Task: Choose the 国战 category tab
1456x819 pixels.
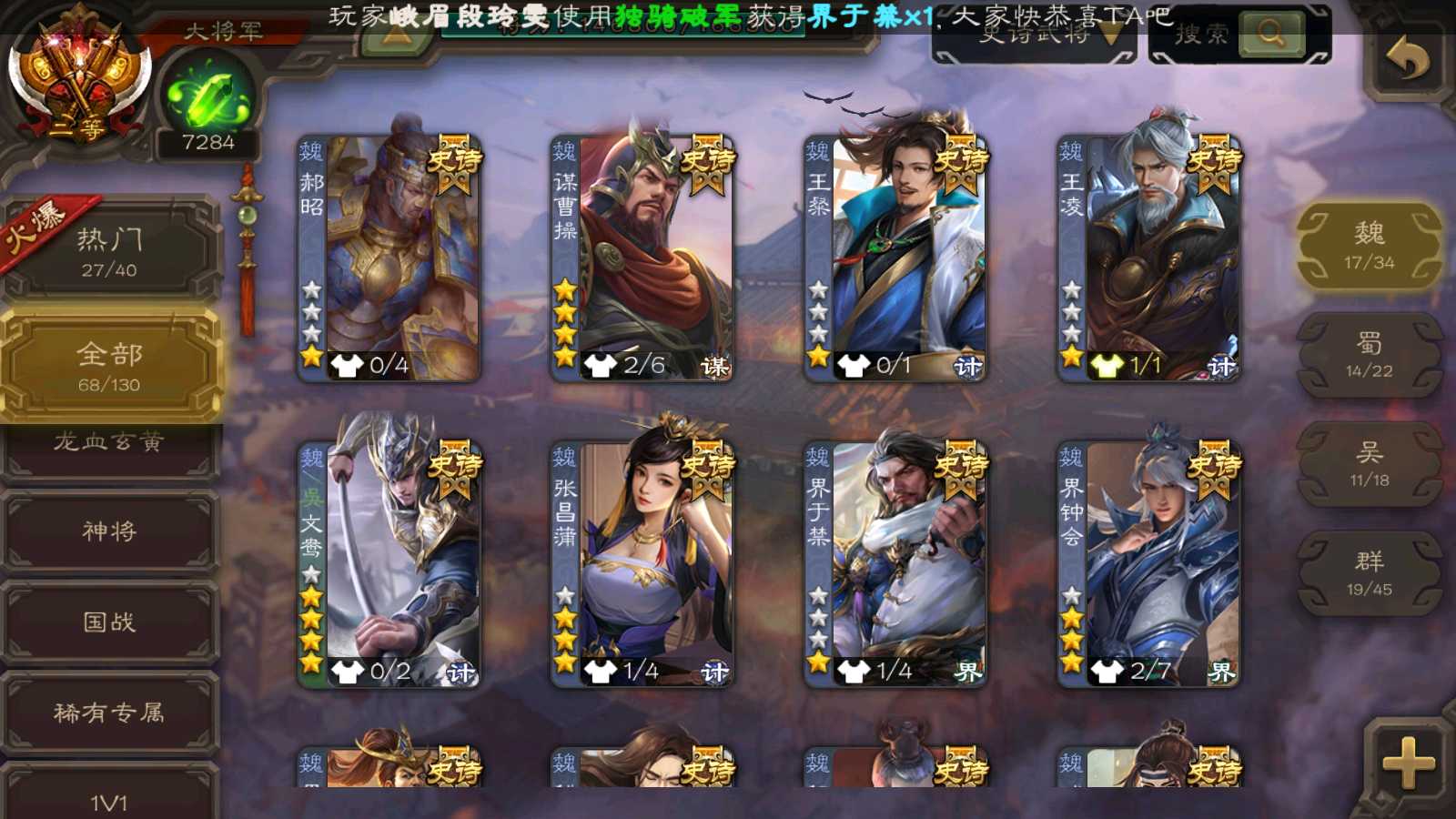Action: (x=109, y=622)
